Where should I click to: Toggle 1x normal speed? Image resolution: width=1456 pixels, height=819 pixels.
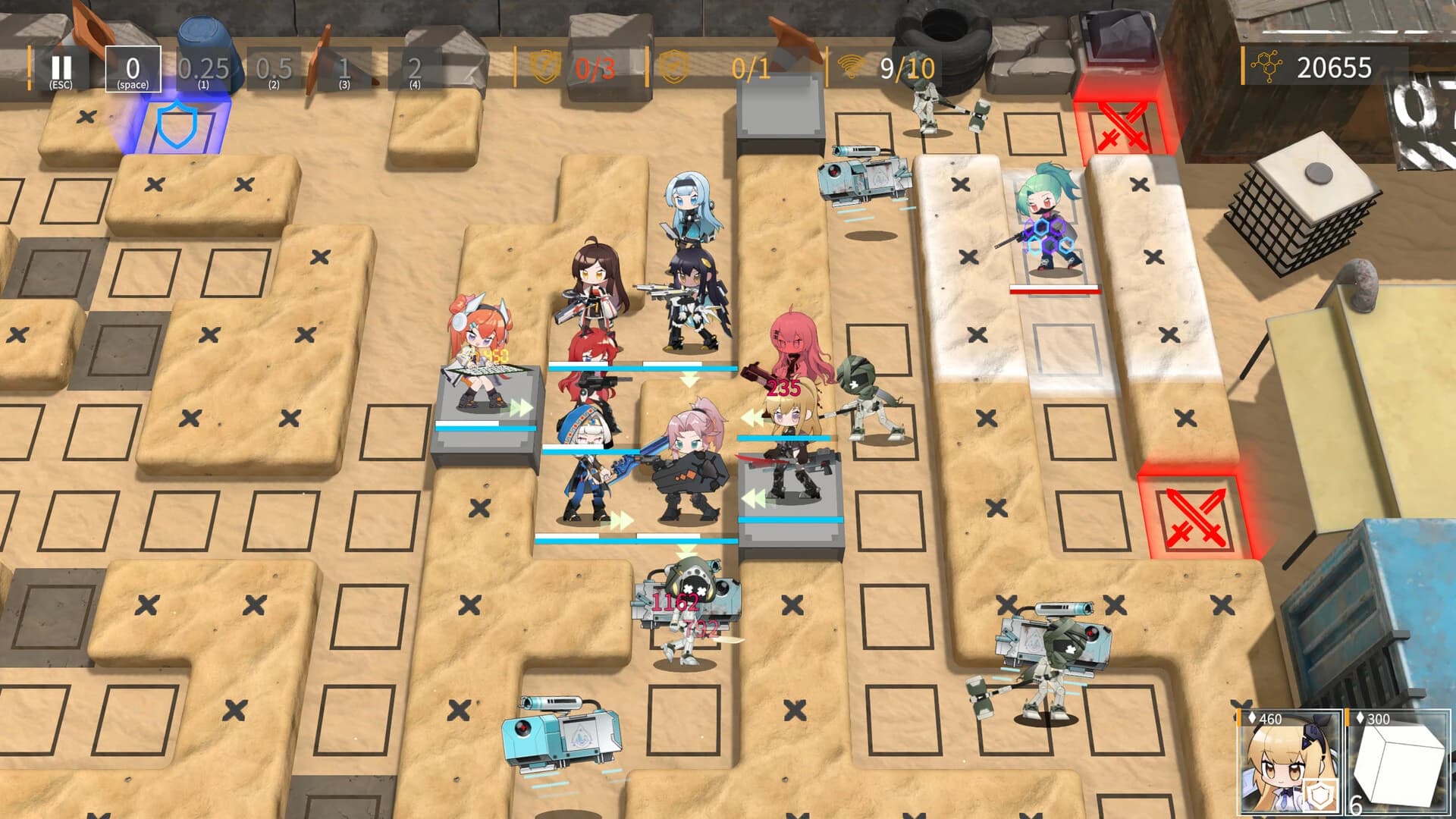click(x=343, y=70)
